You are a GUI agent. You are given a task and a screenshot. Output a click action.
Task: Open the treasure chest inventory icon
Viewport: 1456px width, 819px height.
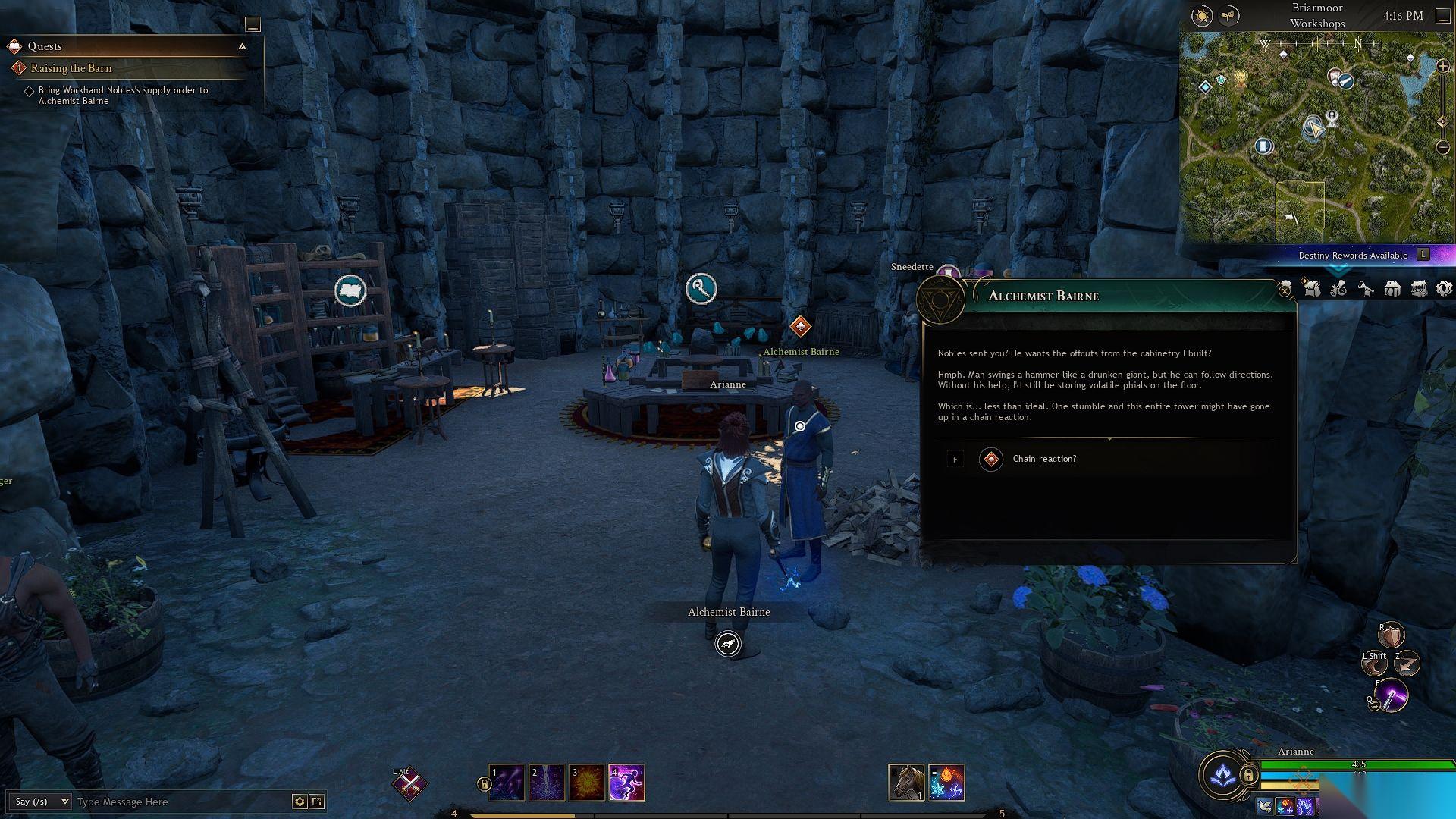(1418, 288)
